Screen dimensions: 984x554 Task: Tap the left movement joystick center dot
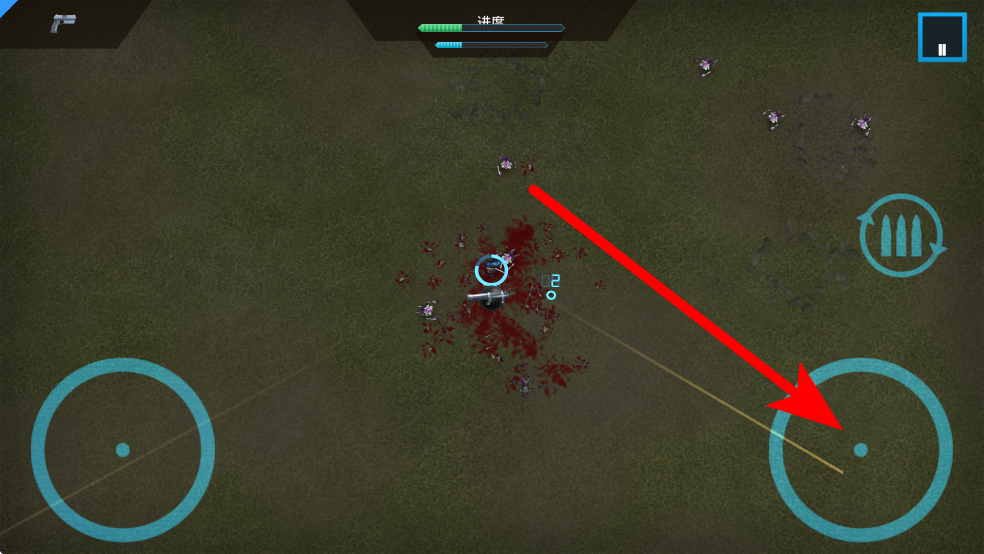[x=123, y=450]
